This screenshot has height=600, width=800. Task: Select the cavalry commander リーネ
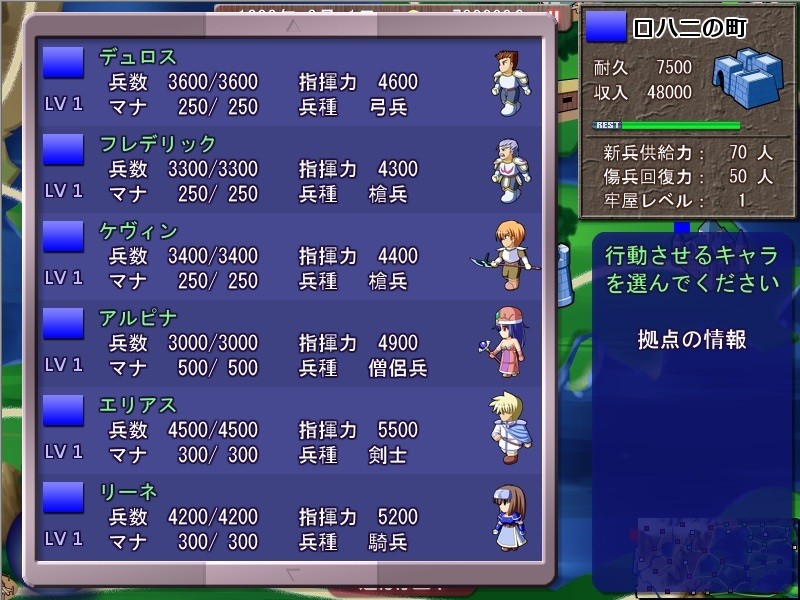click(290, 517)
